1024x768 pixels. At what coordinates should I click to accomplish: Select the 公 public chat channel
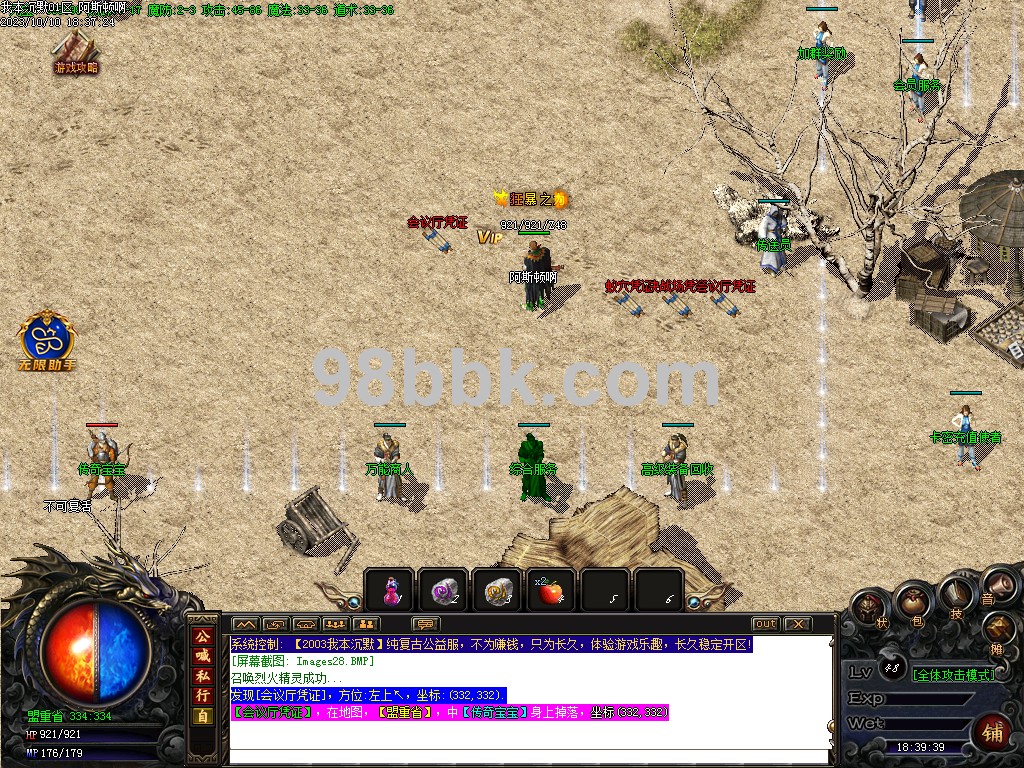[x=203, y=636]
